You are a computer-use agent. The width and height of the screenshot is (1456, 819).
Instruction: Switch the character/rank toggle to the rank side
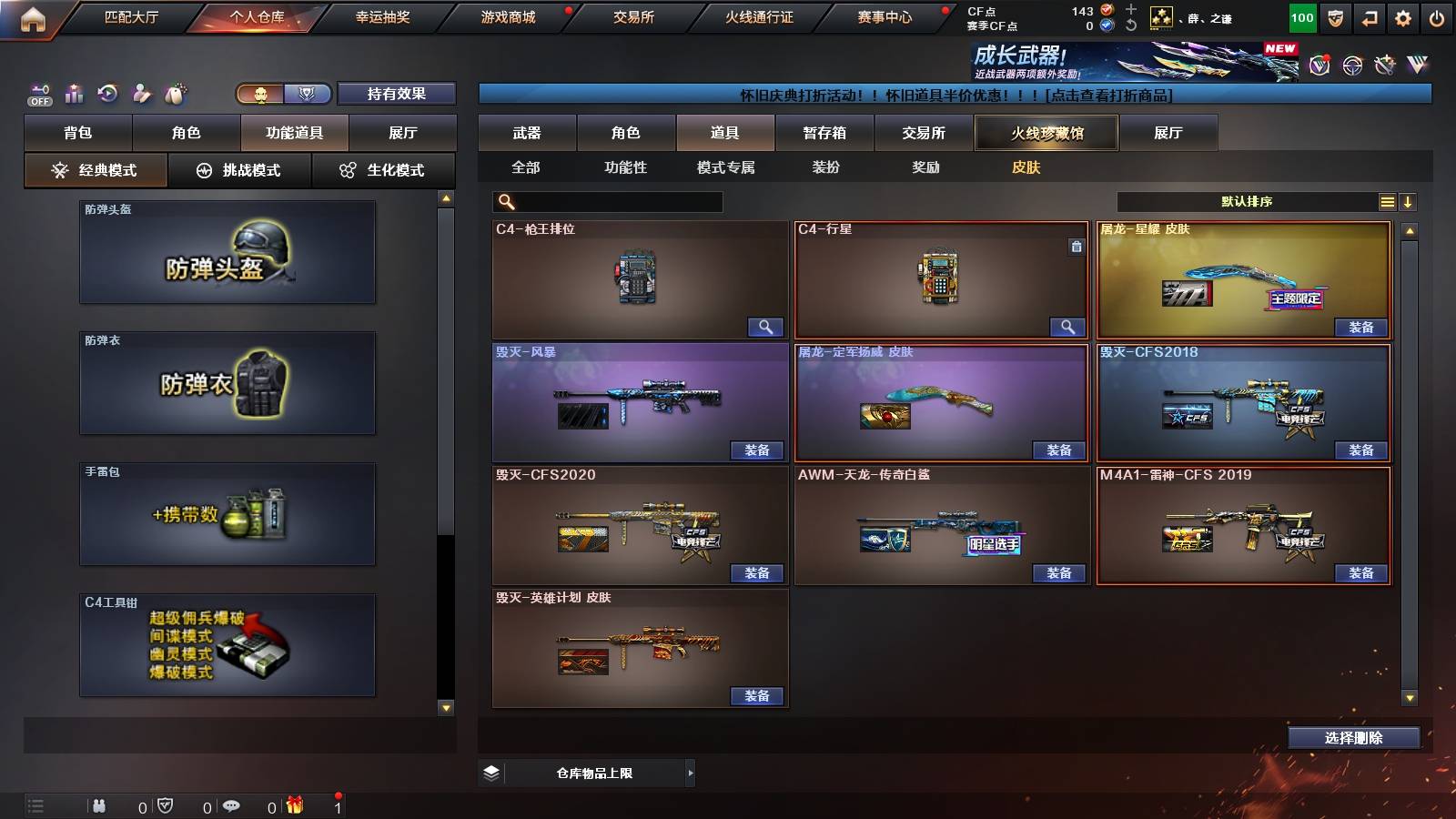(307, 93)
